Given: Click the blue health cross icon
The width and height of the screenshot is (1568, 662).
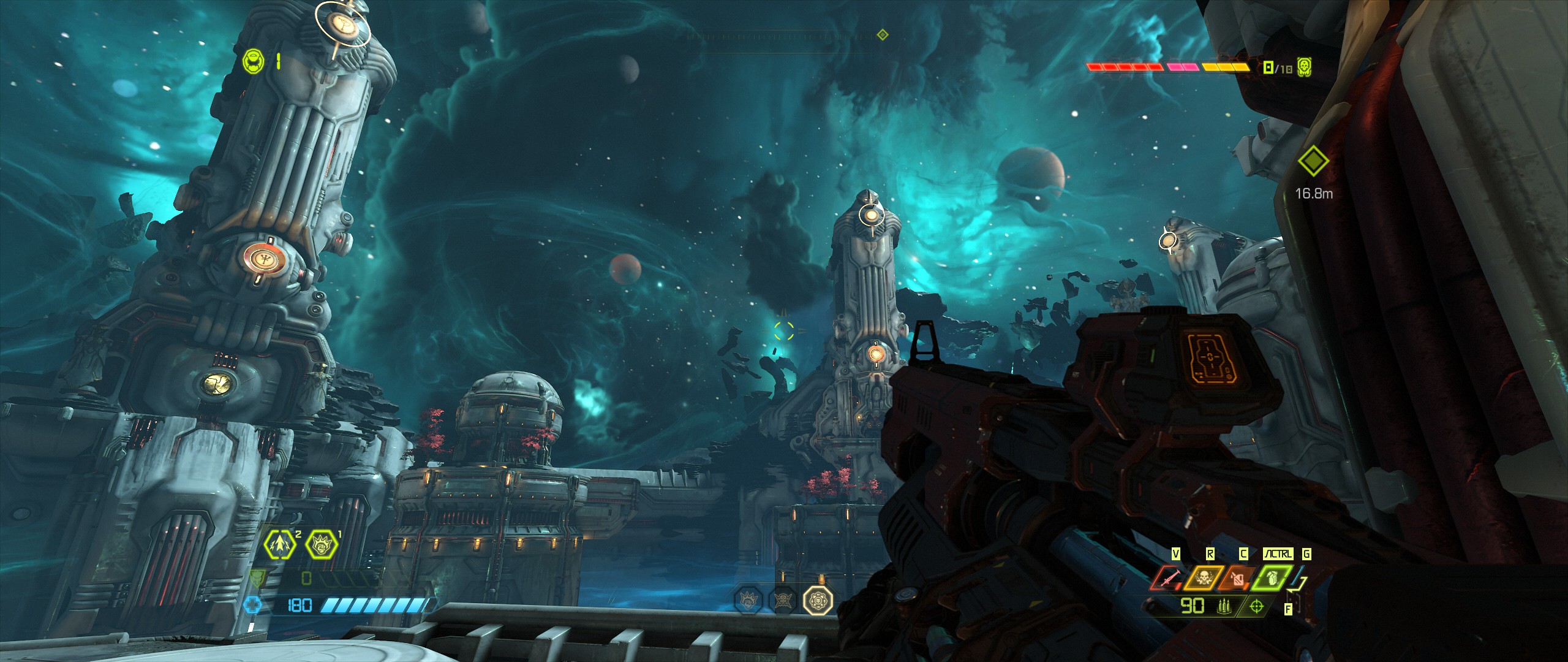Looking at the screenshot, I should 252,606.
